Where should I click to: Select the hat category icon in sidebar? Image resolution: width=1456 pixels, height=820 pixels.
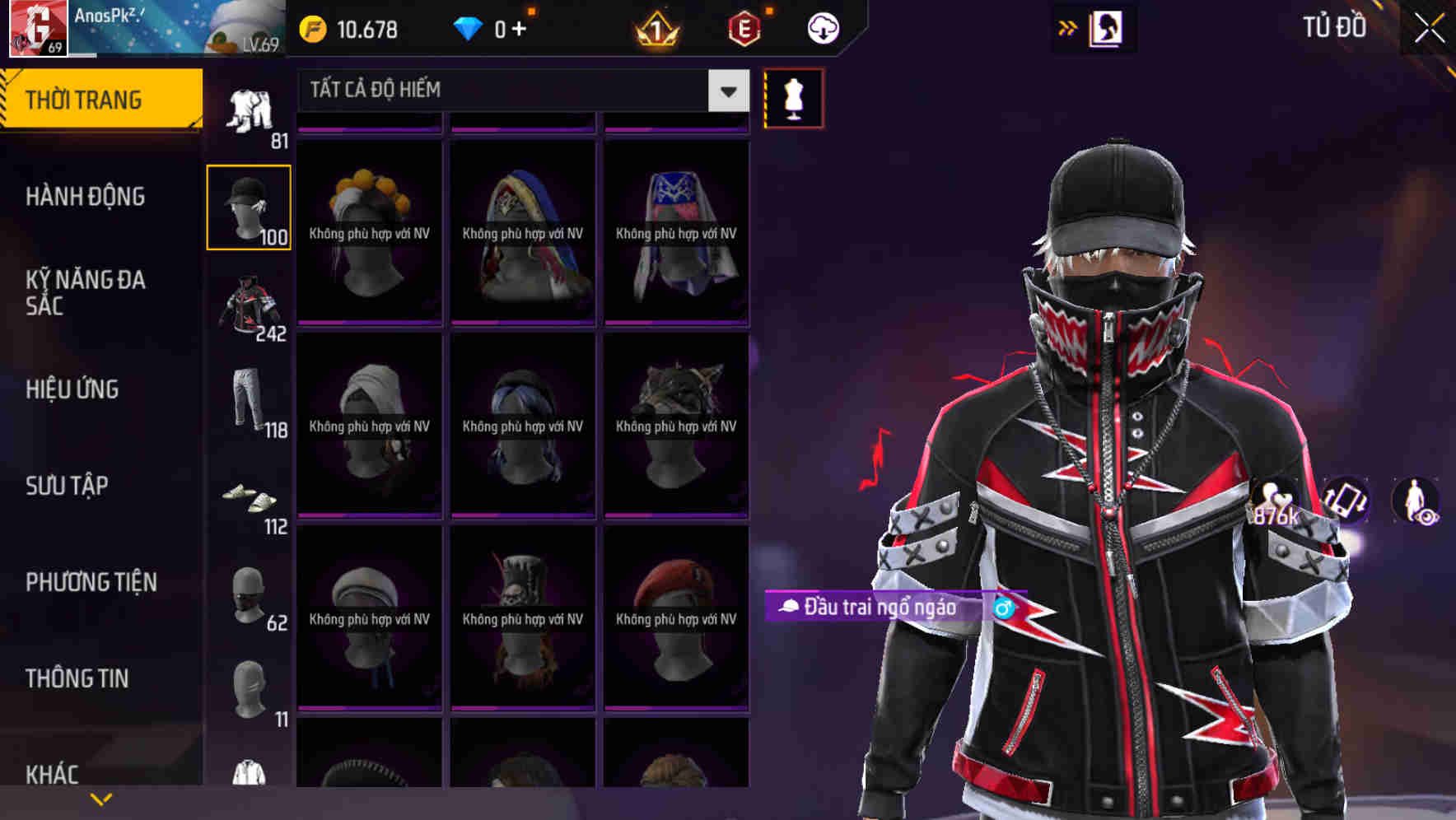pyautogui.click(x=249, y=206)
